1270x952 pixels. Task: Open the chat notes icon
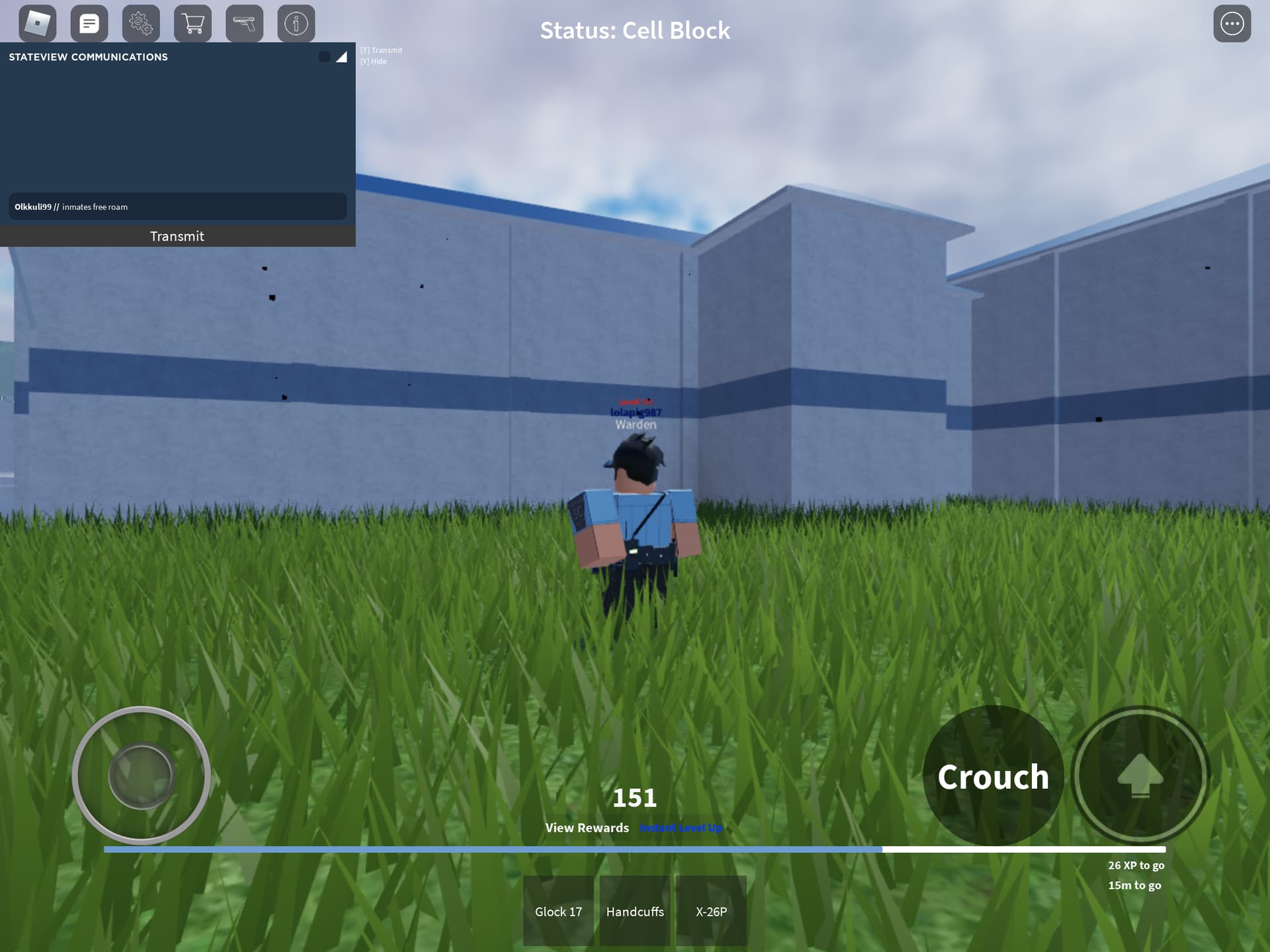click(x=89, y=23)
